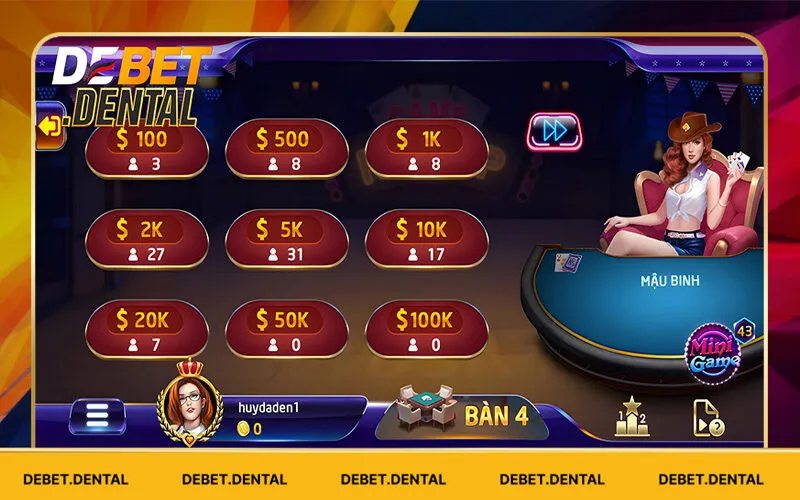View huydaden1's profile avatar
800x500 pixels.
click(190, 400)
